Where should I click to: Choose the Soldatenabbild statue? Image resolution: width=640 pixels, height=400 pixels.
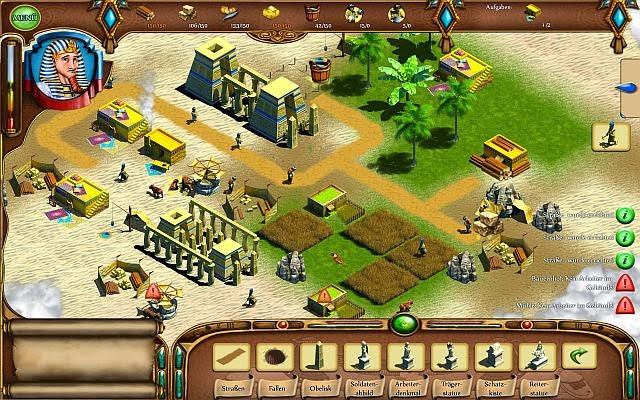coord(362,356)
